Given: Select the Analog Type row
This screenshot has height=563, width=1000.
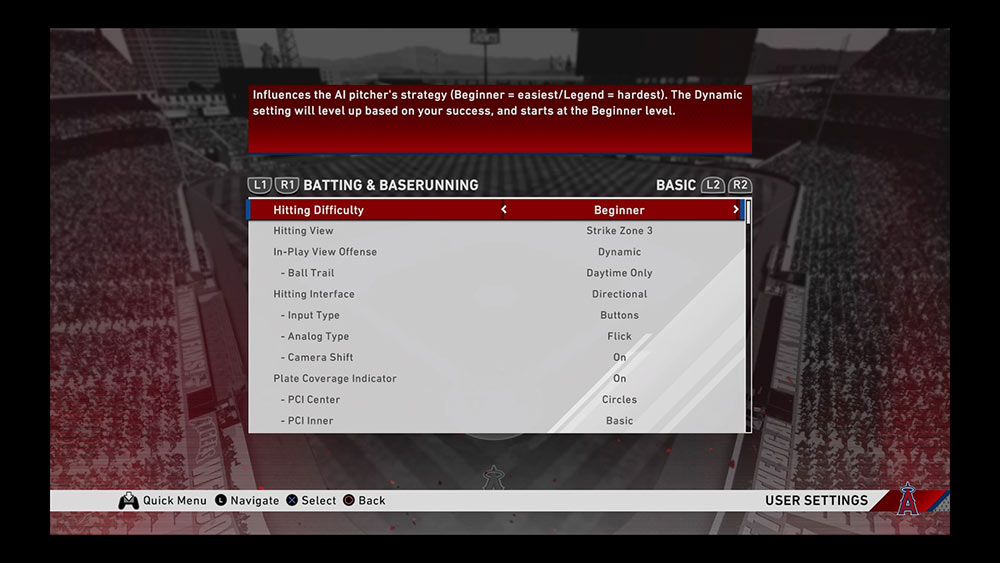Looking at the screenshot, I should click(x=497, y=336).
